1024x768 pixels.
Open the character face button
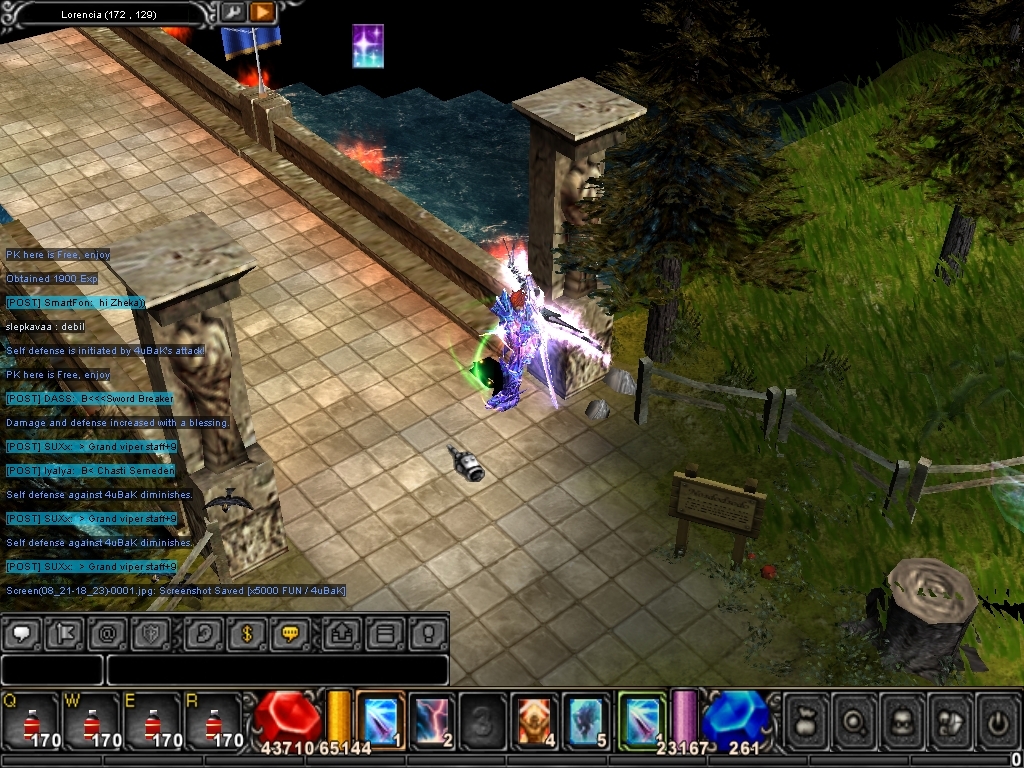point(901,718)
